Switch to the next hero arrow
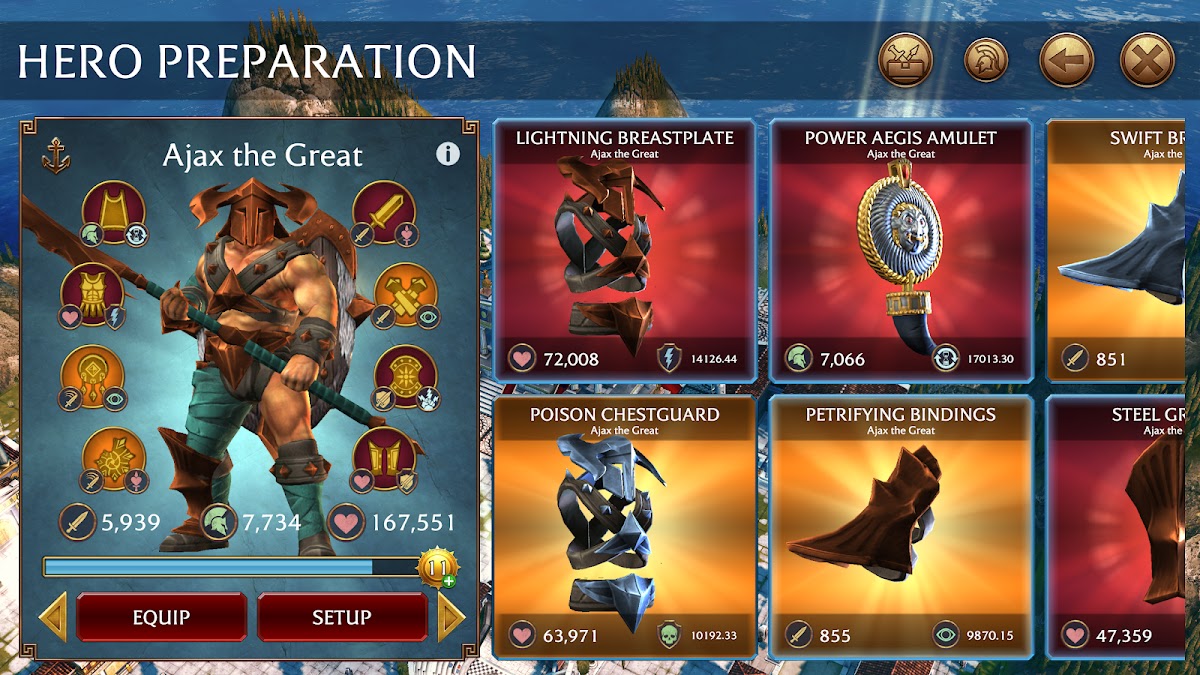The image size is (1200, 675). [451, 617]
